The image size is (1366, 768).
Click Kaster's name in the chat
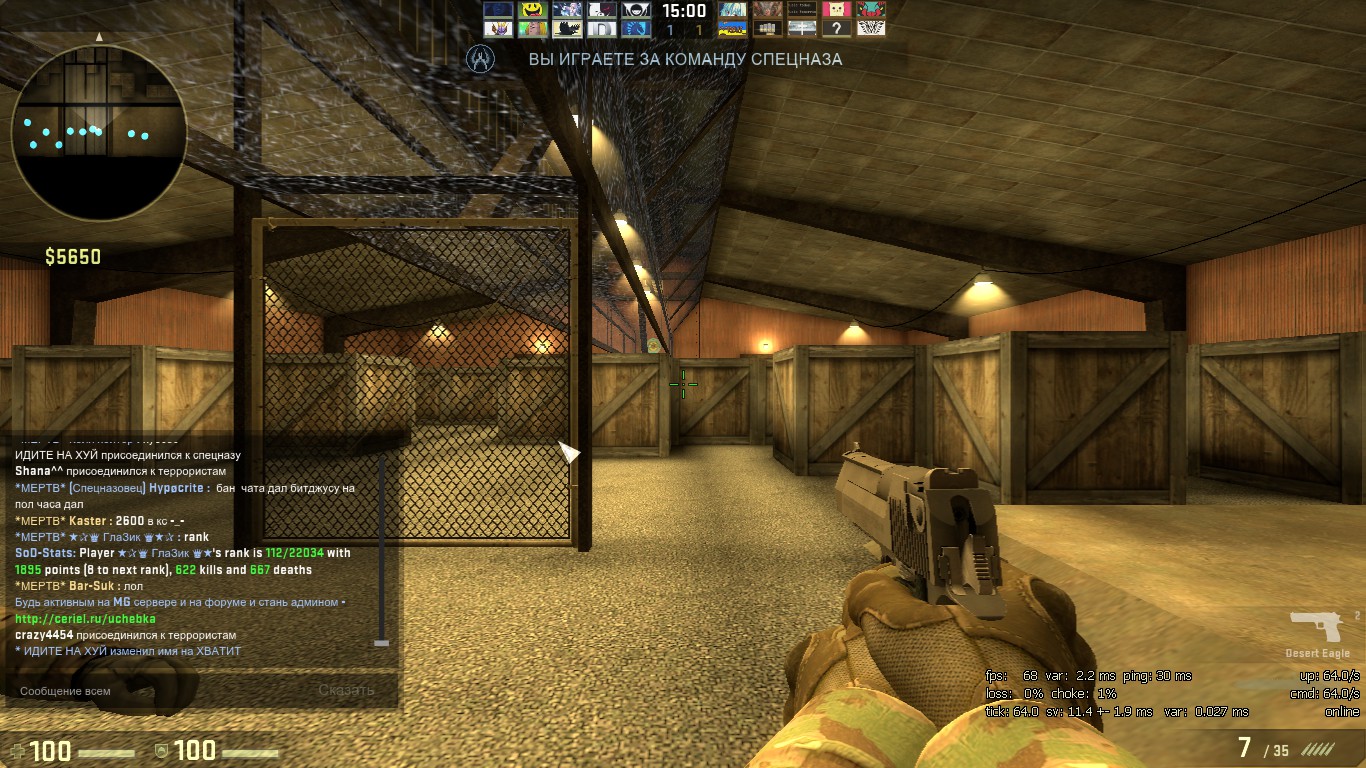(x=88, y=521)
